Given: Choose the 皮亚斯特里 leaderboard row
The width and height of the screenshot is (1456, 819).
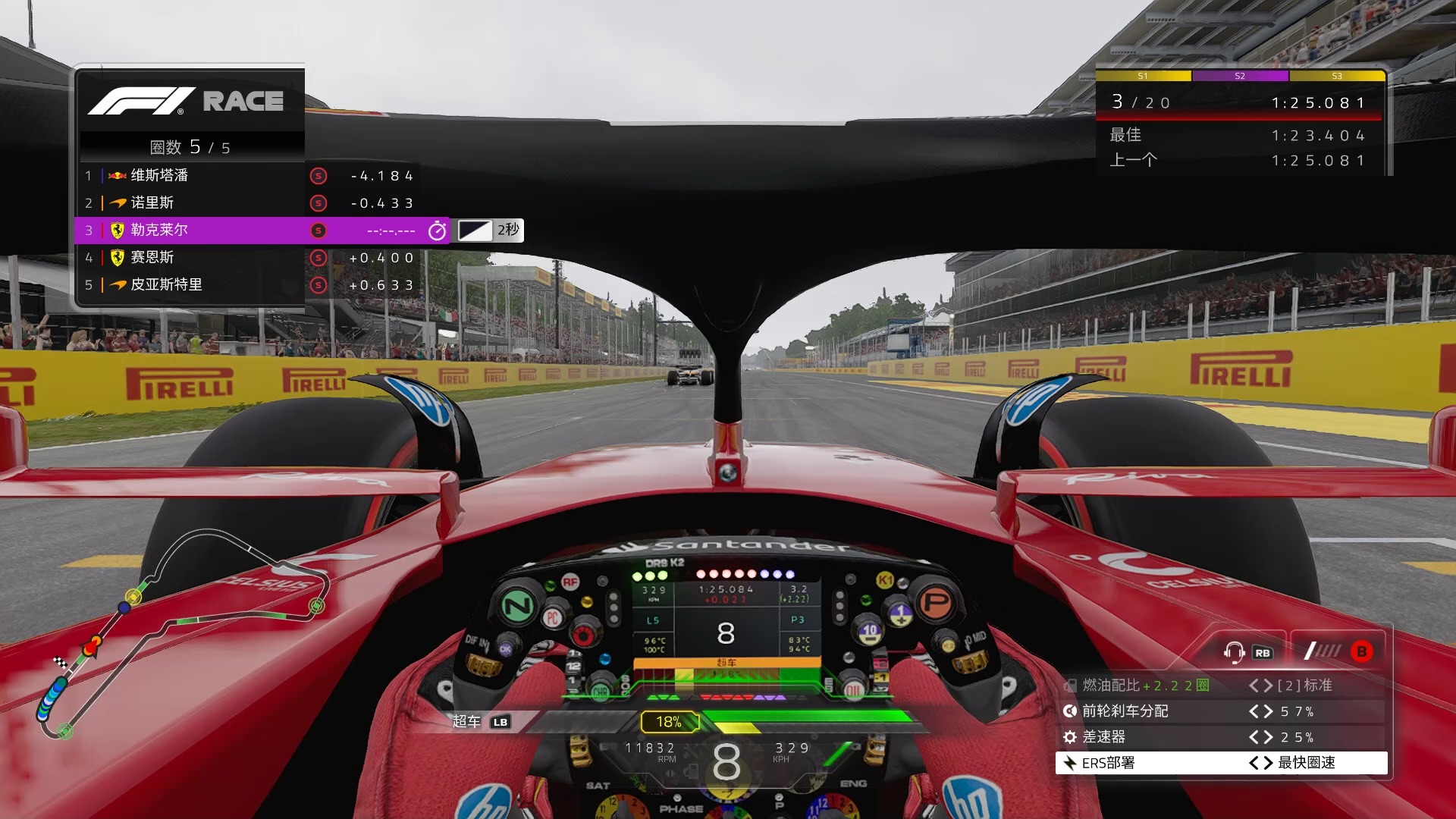Looking at the screenshot, I should (190, 285).
